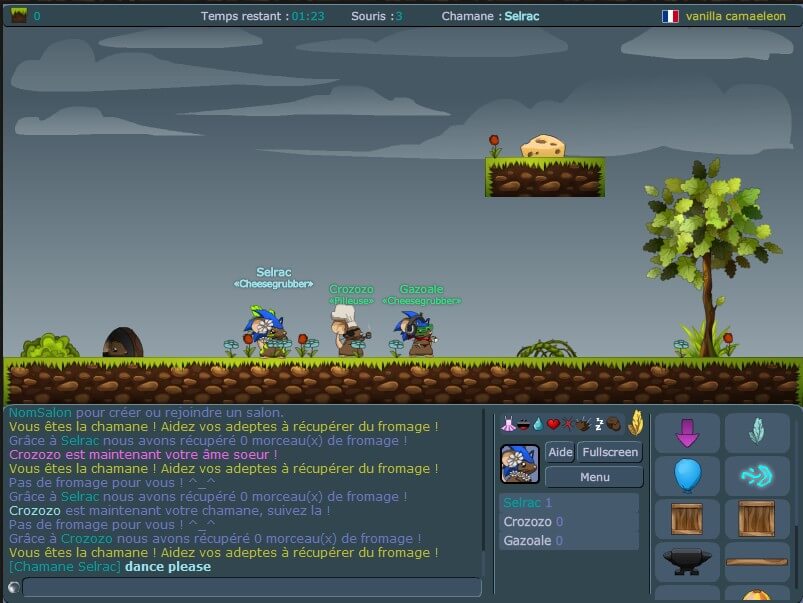The height and width of the screenshot is (603, 803).
Task: Use the pink dress dance emote
Action: pos(507,424)
